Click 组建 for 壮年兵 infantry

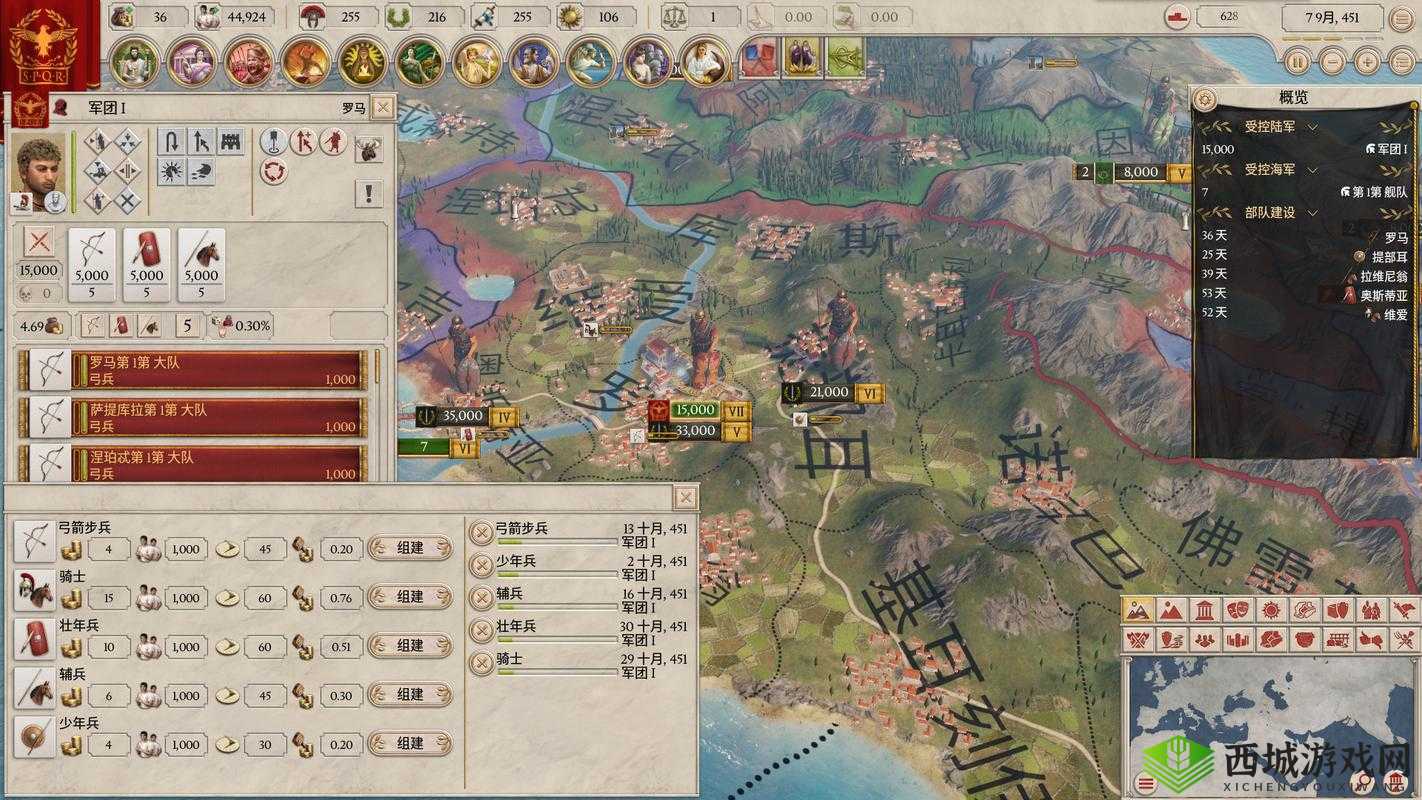tap(410, 646)
